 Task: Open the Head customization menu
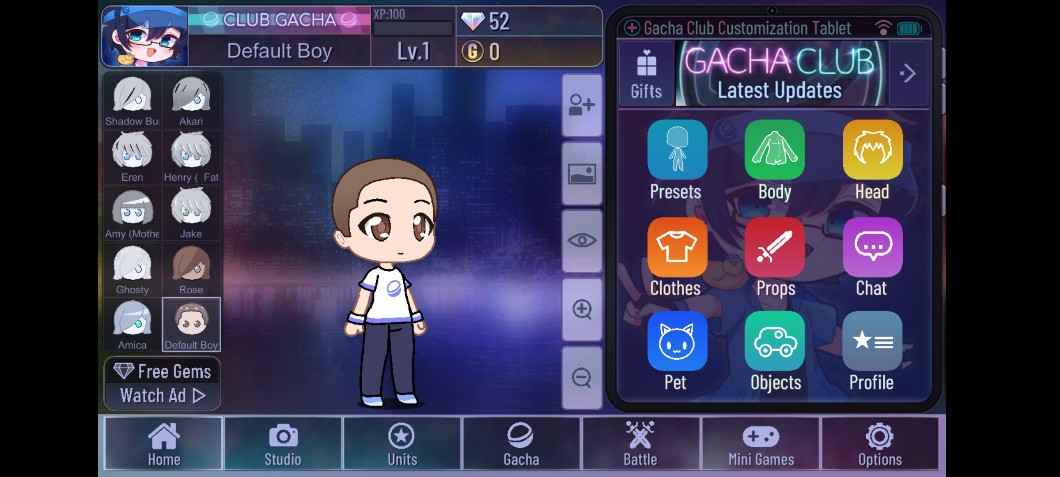pos(871,159)
